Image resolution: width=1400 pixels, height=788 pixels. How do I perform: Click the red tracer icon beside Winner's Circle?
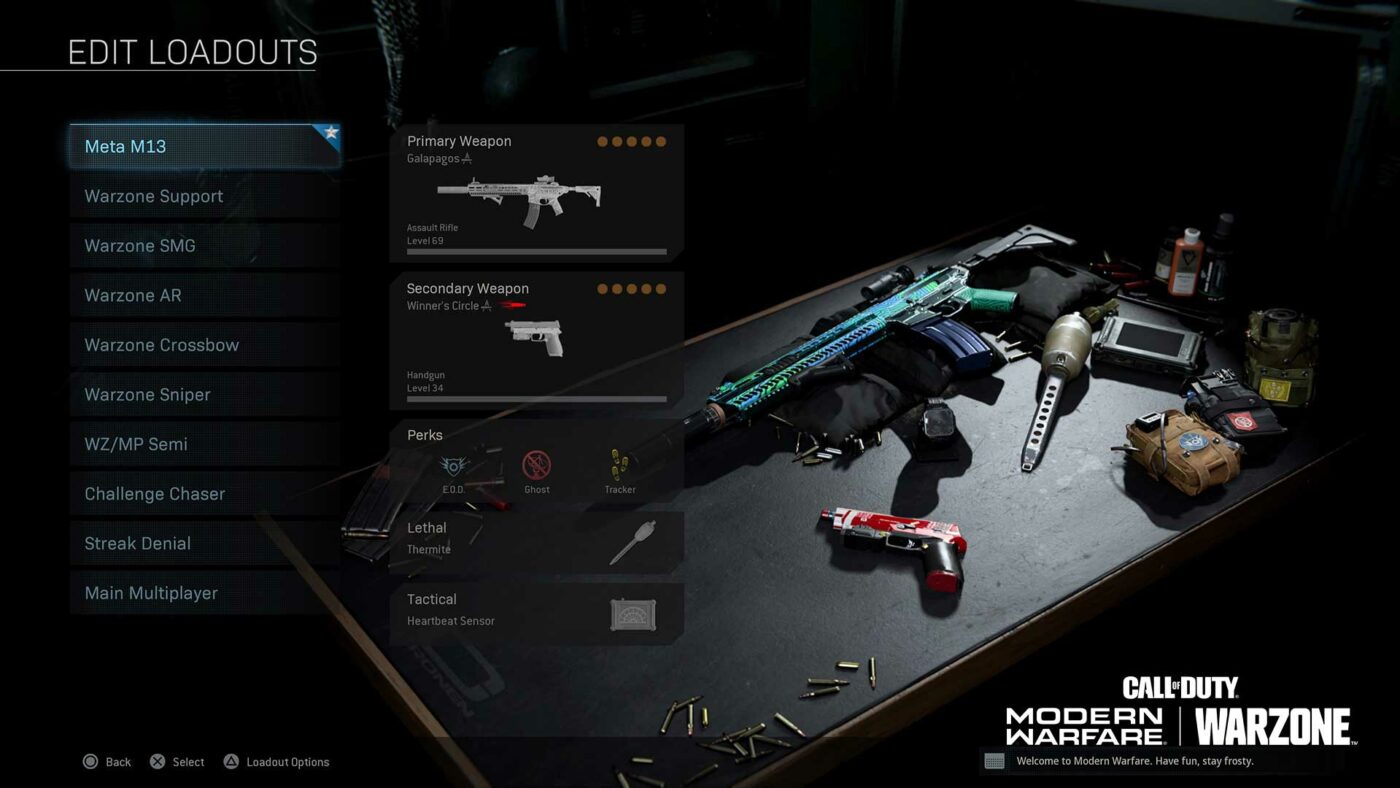(514, 304)
